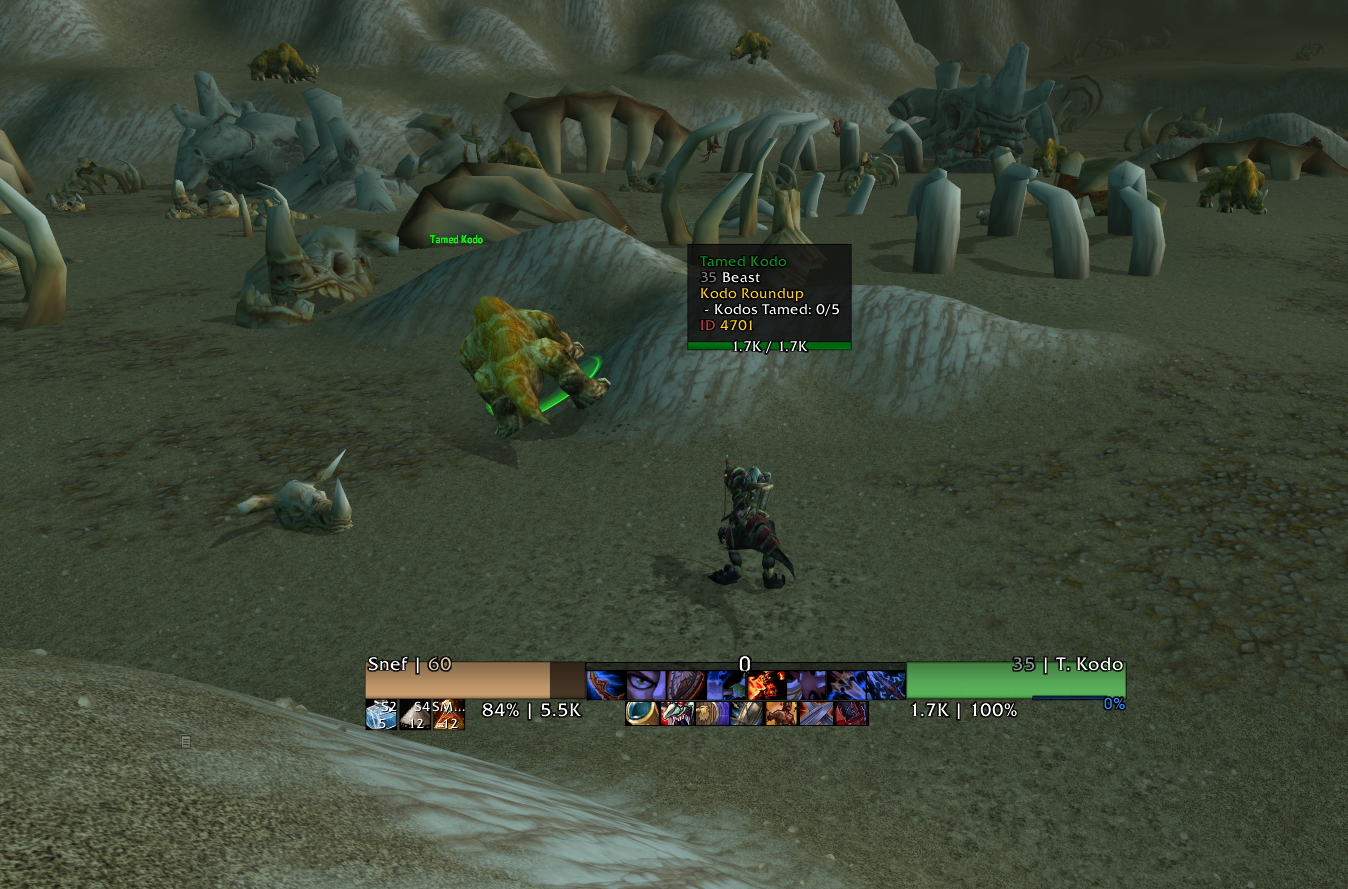Click the carrion bird ability icon
This screenshot has width=1348, height=889.
(x=677, y=713)
